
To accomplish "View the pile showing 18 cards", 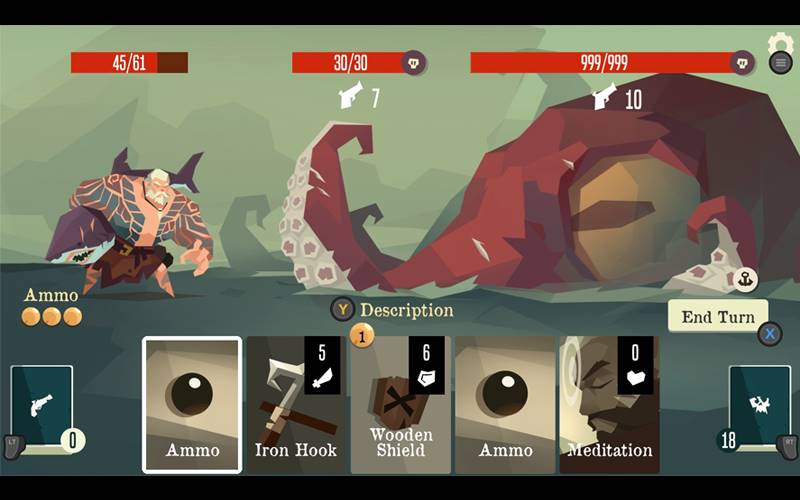I will [x=759, y=407].
